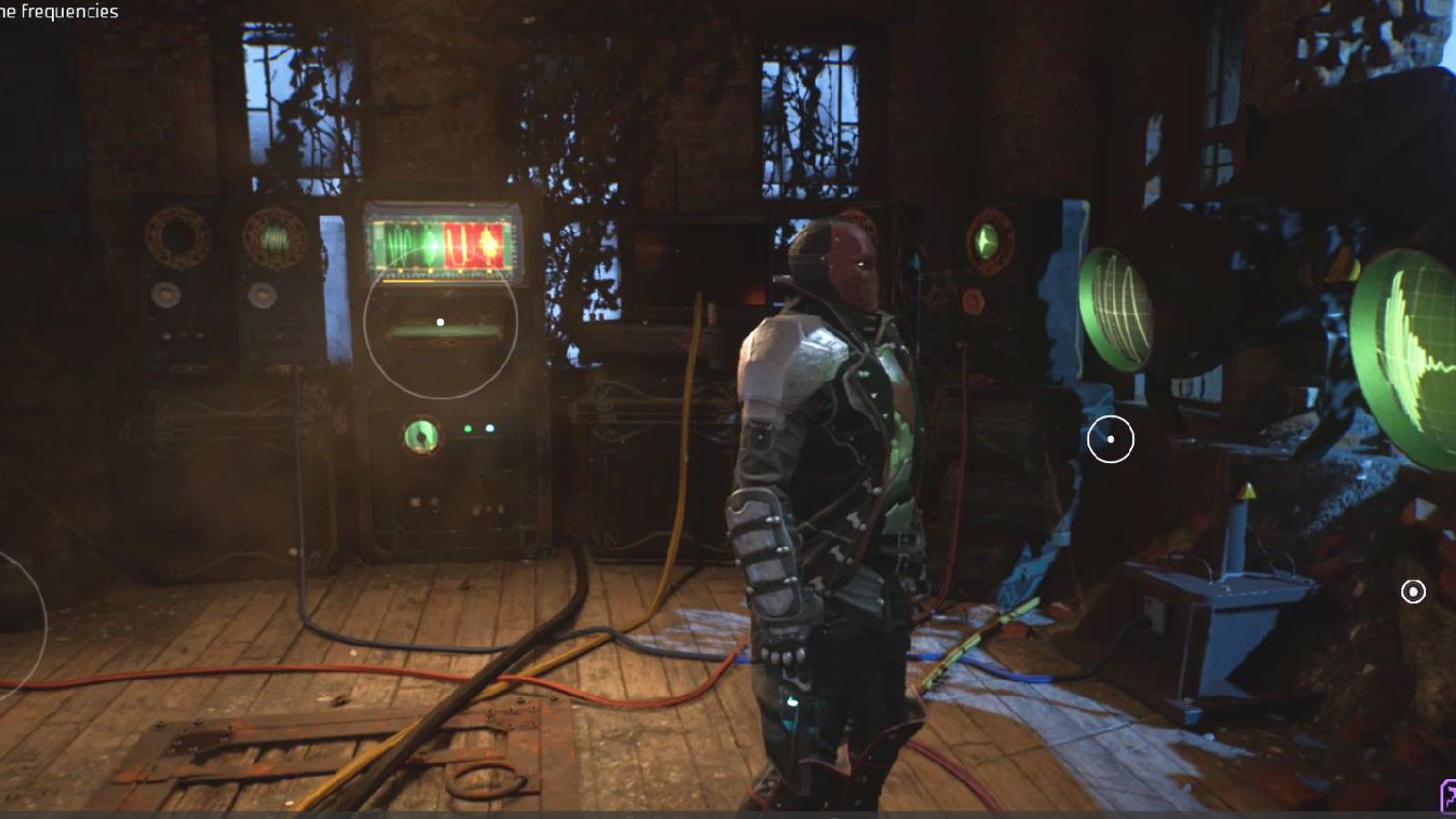Click the frequency tuning needle inside the gauge
This screenshot has height=819, width=1456.
(x=421, y=437)
